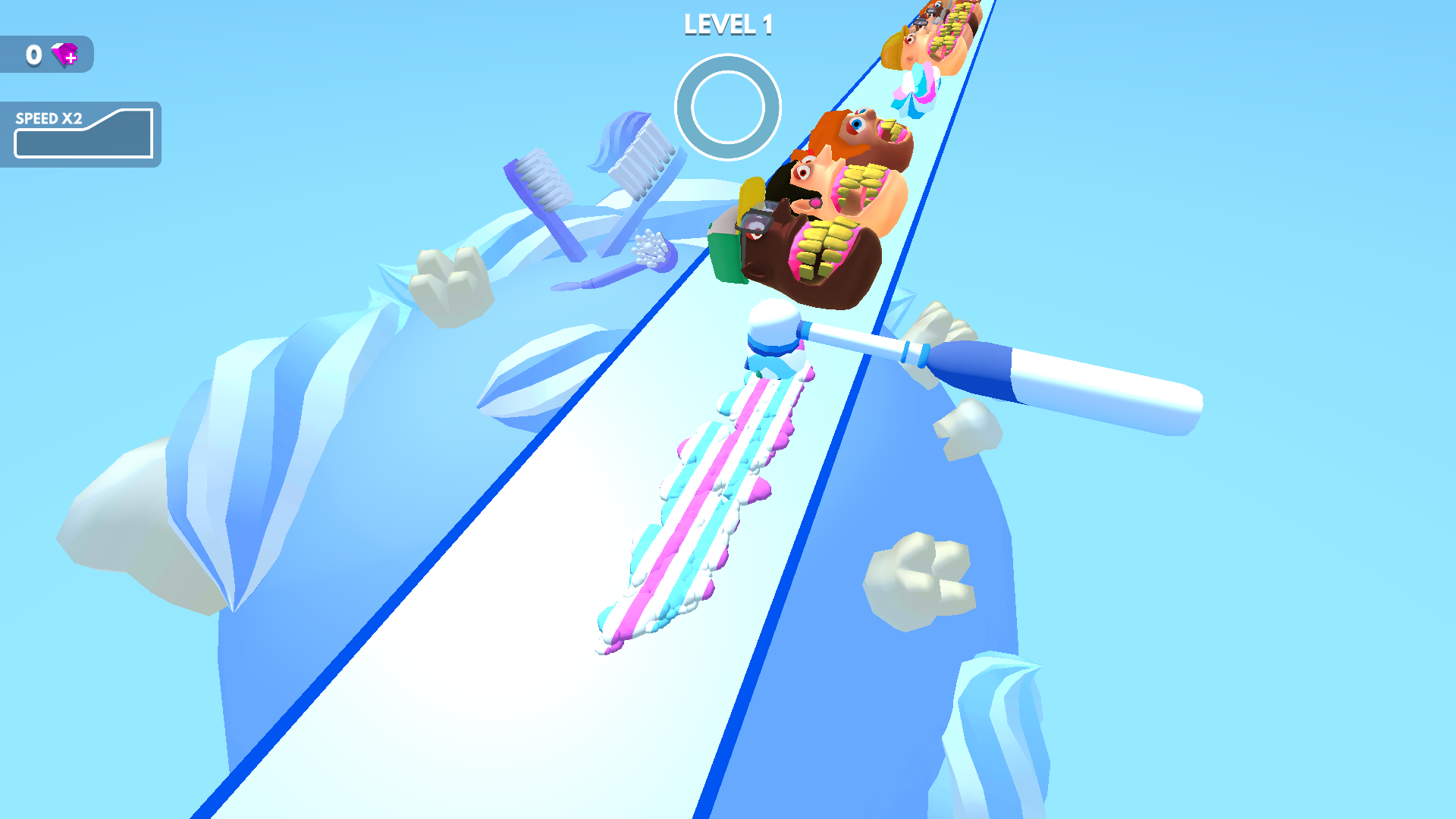Activate the Speed X2 boost

(x=82, y=134)
